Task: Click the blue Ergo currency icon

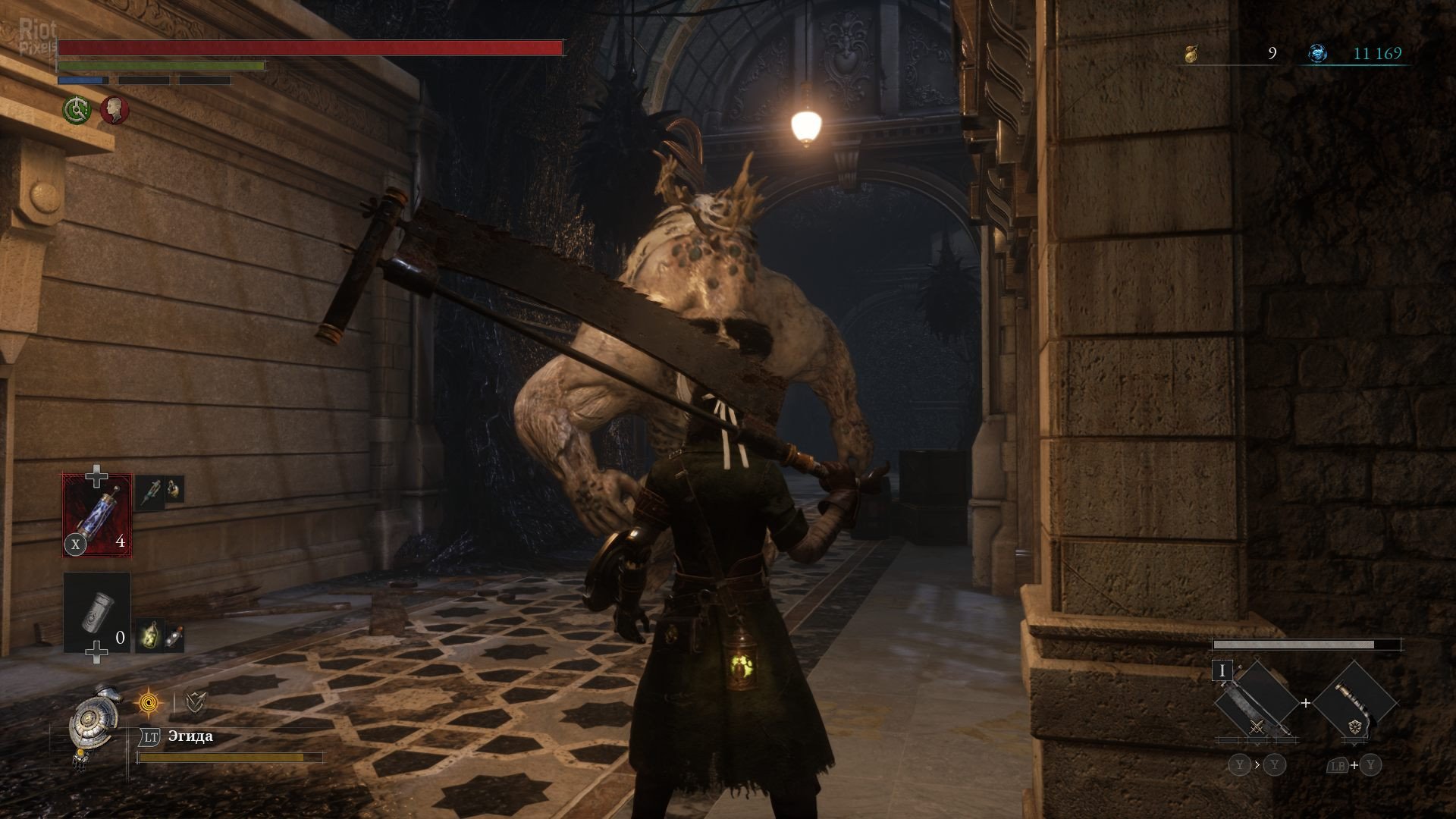Action: (x=1318, y=53)
